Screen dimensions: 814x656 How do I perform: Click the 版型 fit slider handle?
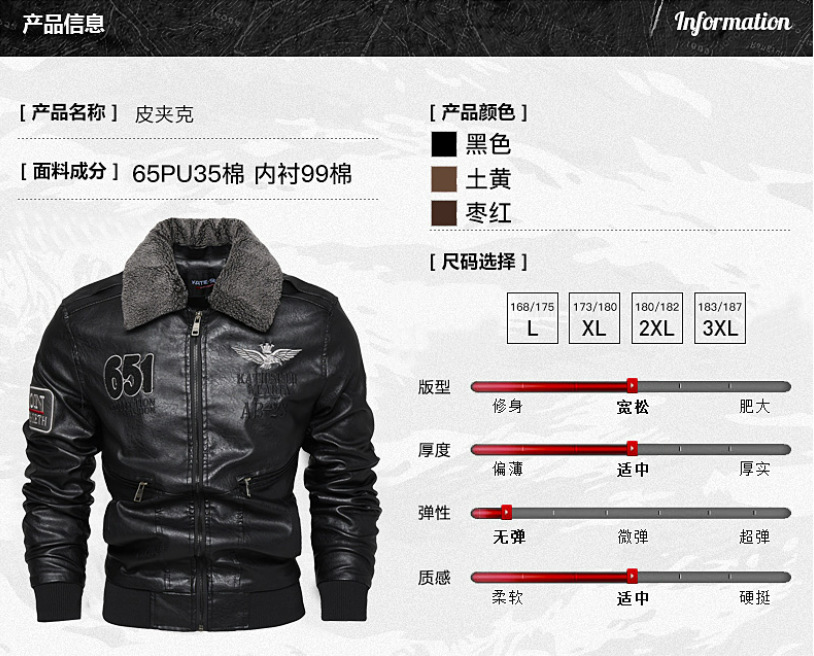[632, 385]
